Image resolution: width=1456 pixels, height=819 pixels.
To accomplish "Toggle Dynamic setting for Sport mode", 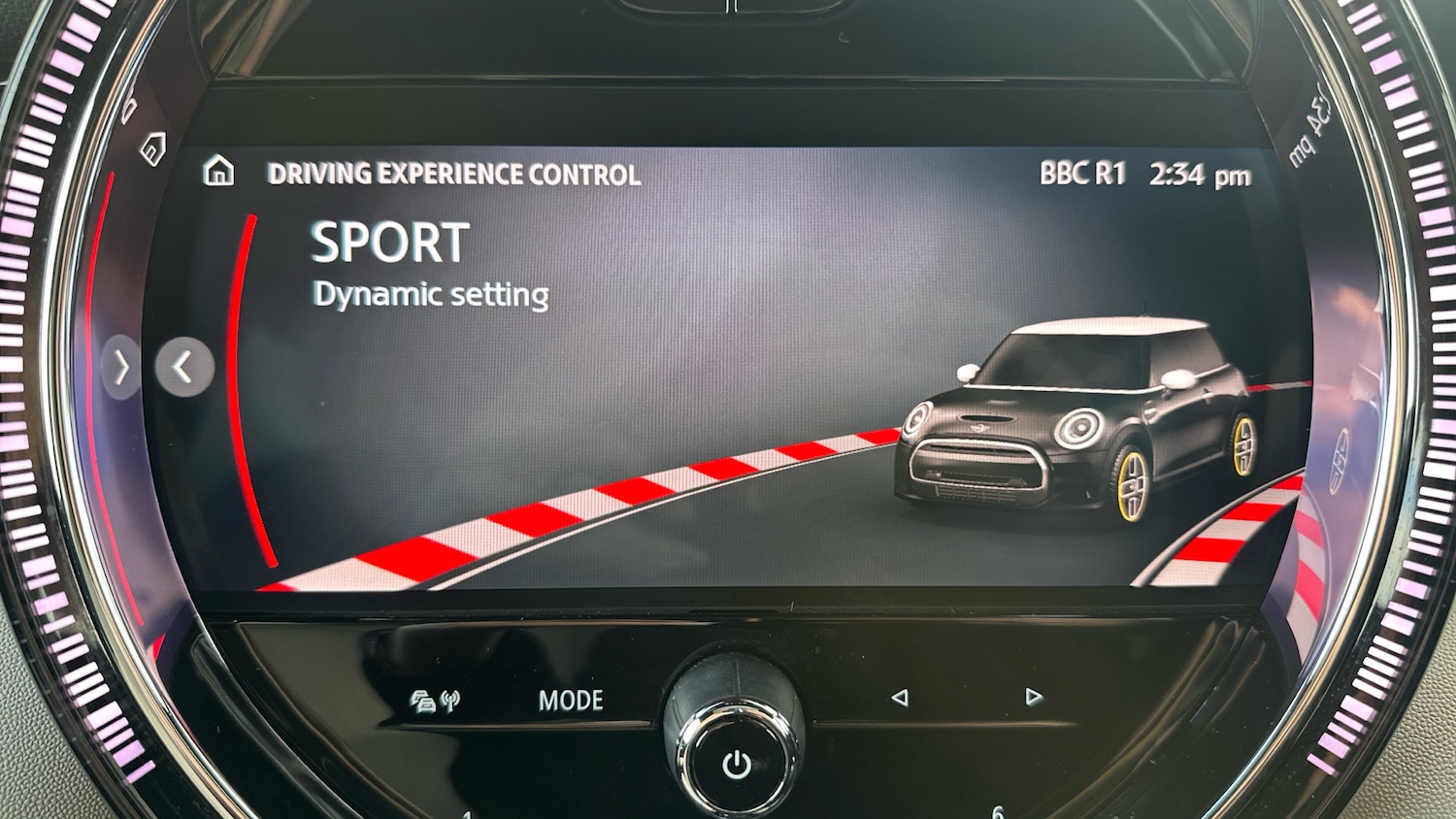I will pos(430,294).
